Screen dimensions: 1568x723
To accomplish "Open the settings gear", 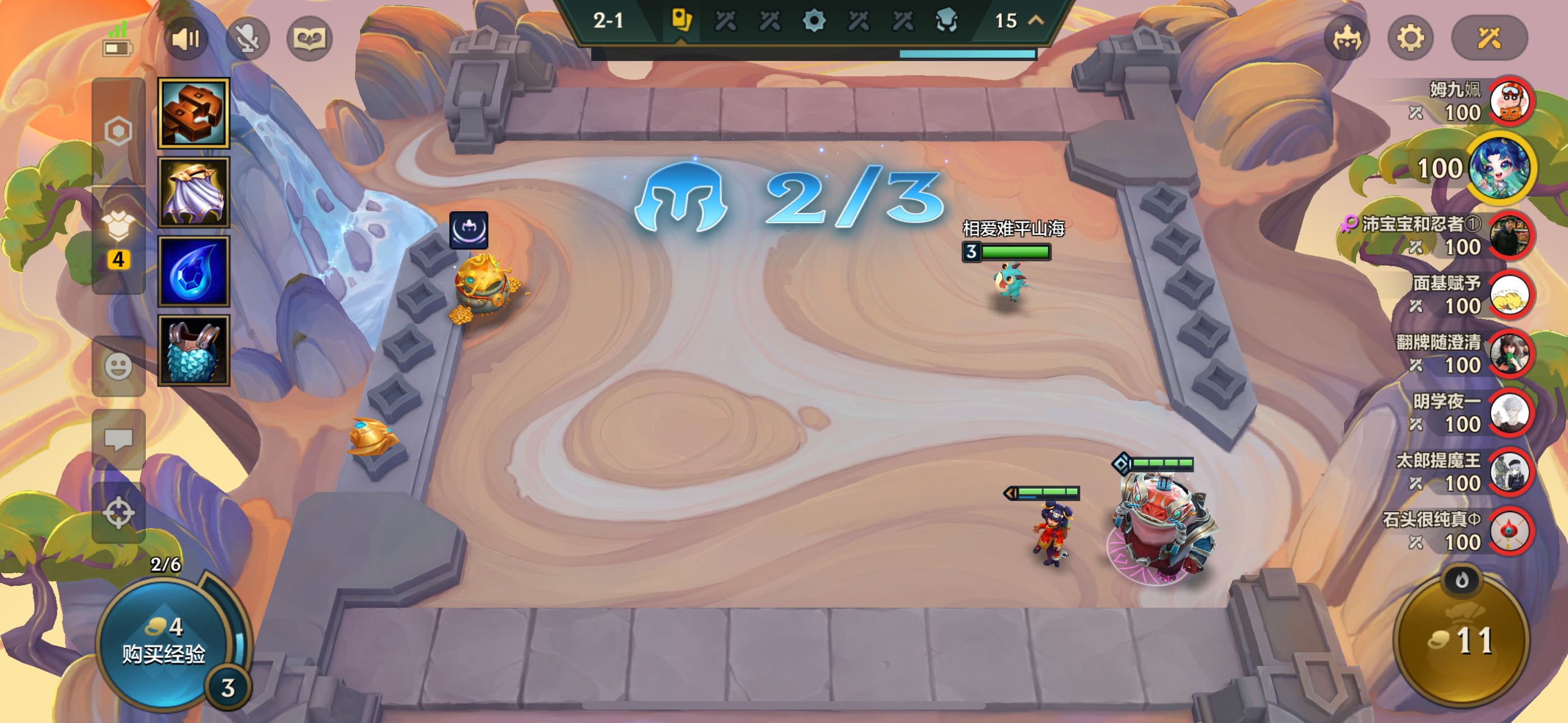I will pos(1410,39).
